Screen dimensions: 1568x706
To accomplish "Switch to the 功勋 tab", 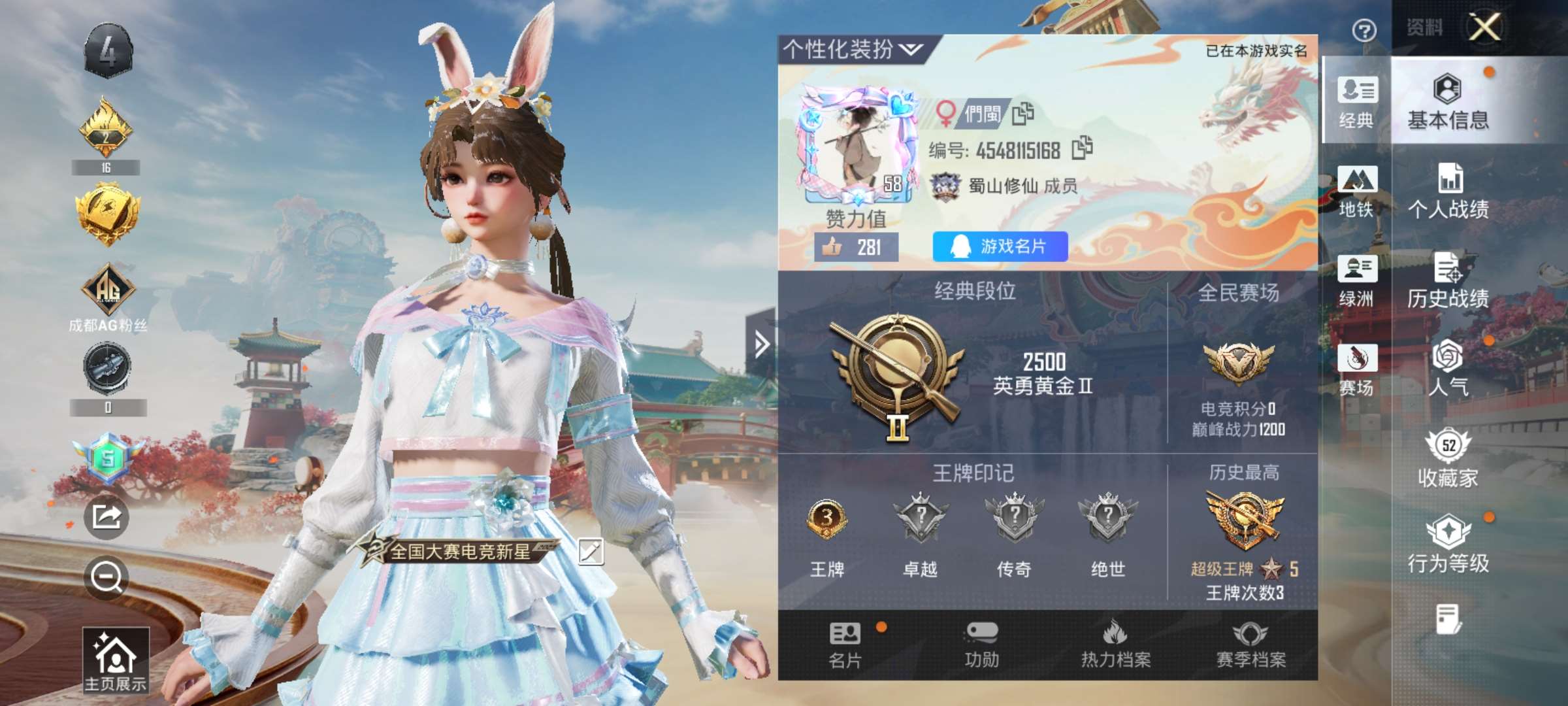I will pos(981,645).
